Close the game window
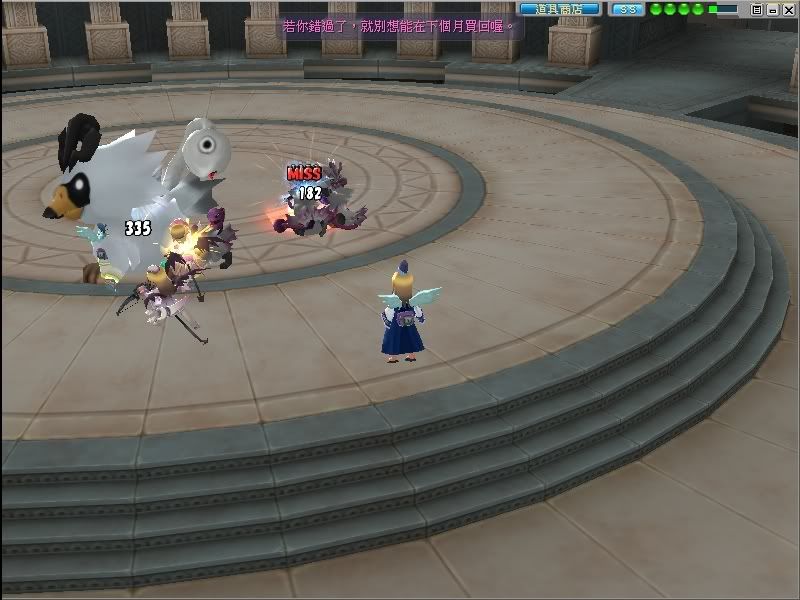 pyautogui.click(x=787, y=9)
